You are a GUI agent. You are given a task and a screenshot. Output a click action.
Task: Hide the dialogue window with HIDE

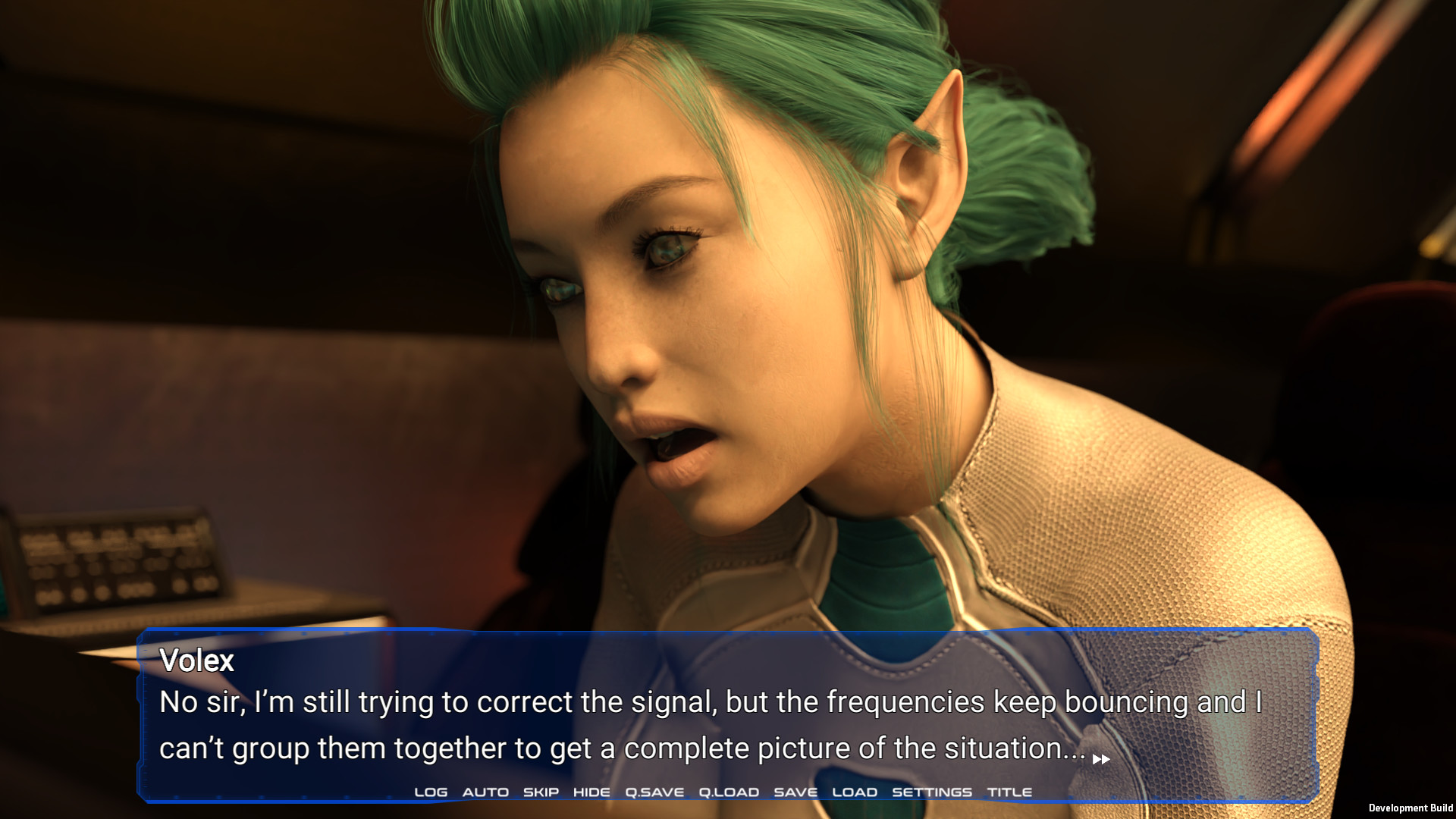(591, 791)
